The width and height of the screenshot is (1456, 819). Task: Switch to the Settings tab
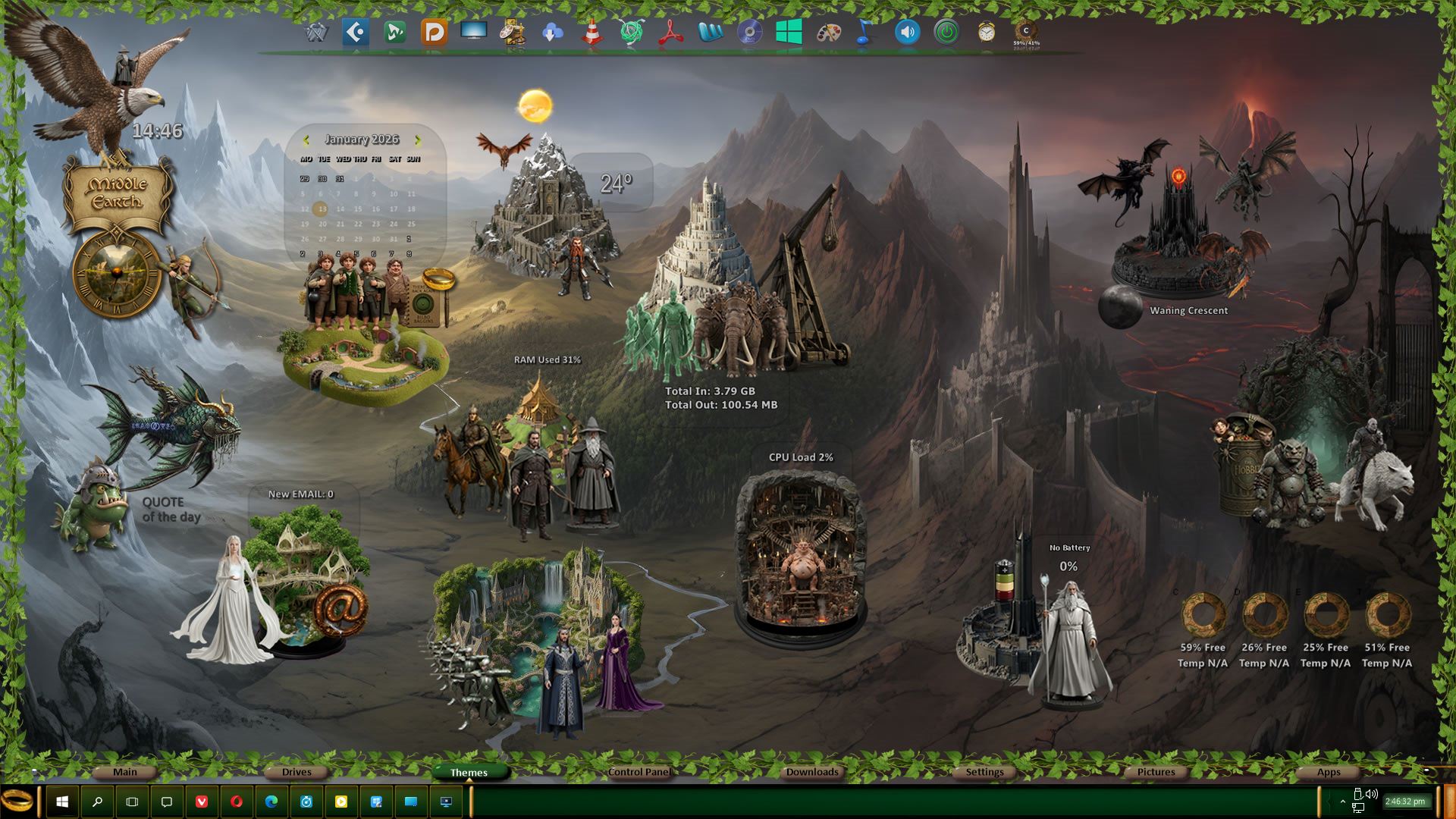click(984, 772)
